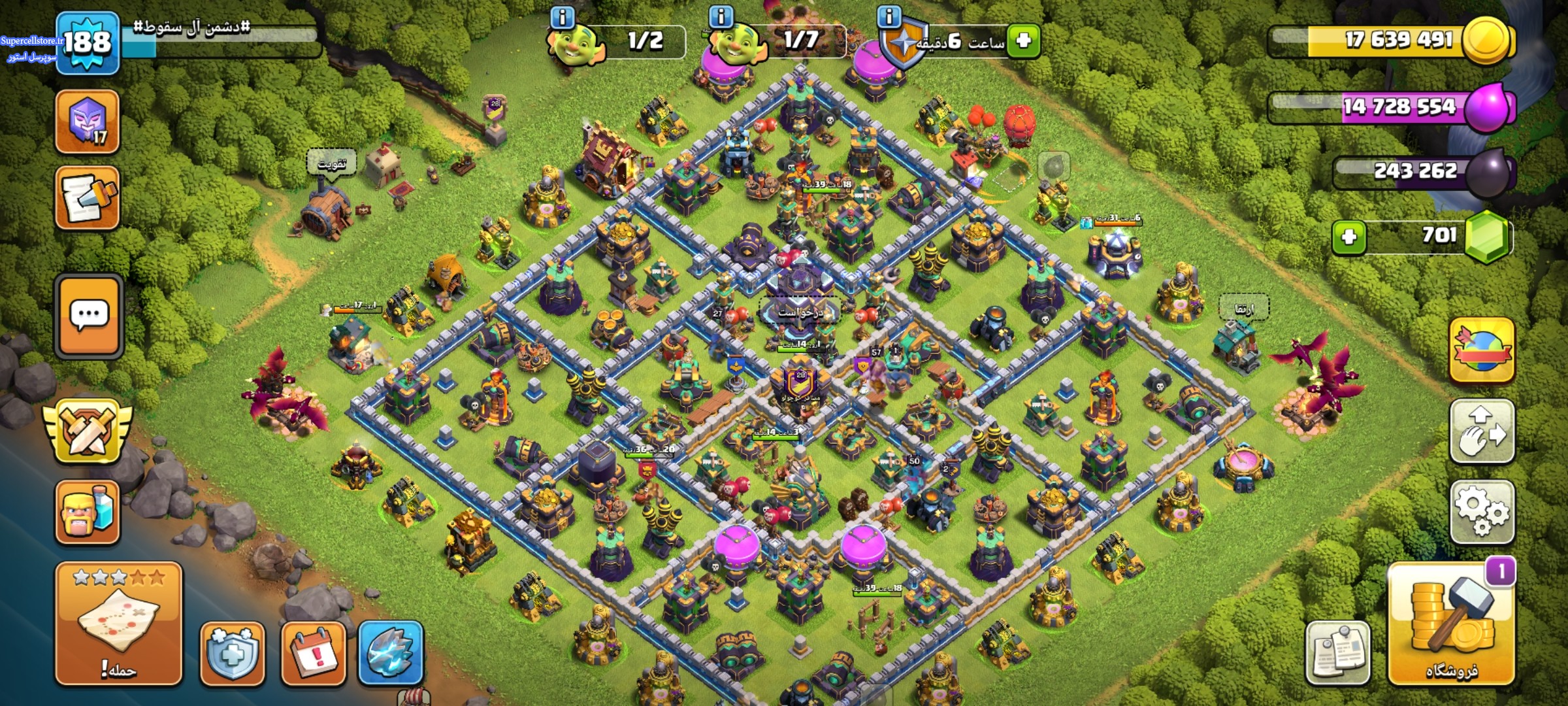Open the barbarian army overview button
This screenshot has height=706, width=1568.
click(88, 513)
